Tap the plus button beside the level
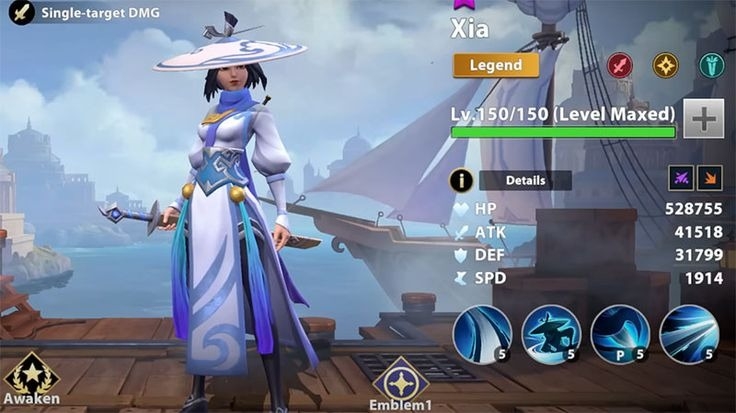The image size is (736, 413). coord(704,118)
